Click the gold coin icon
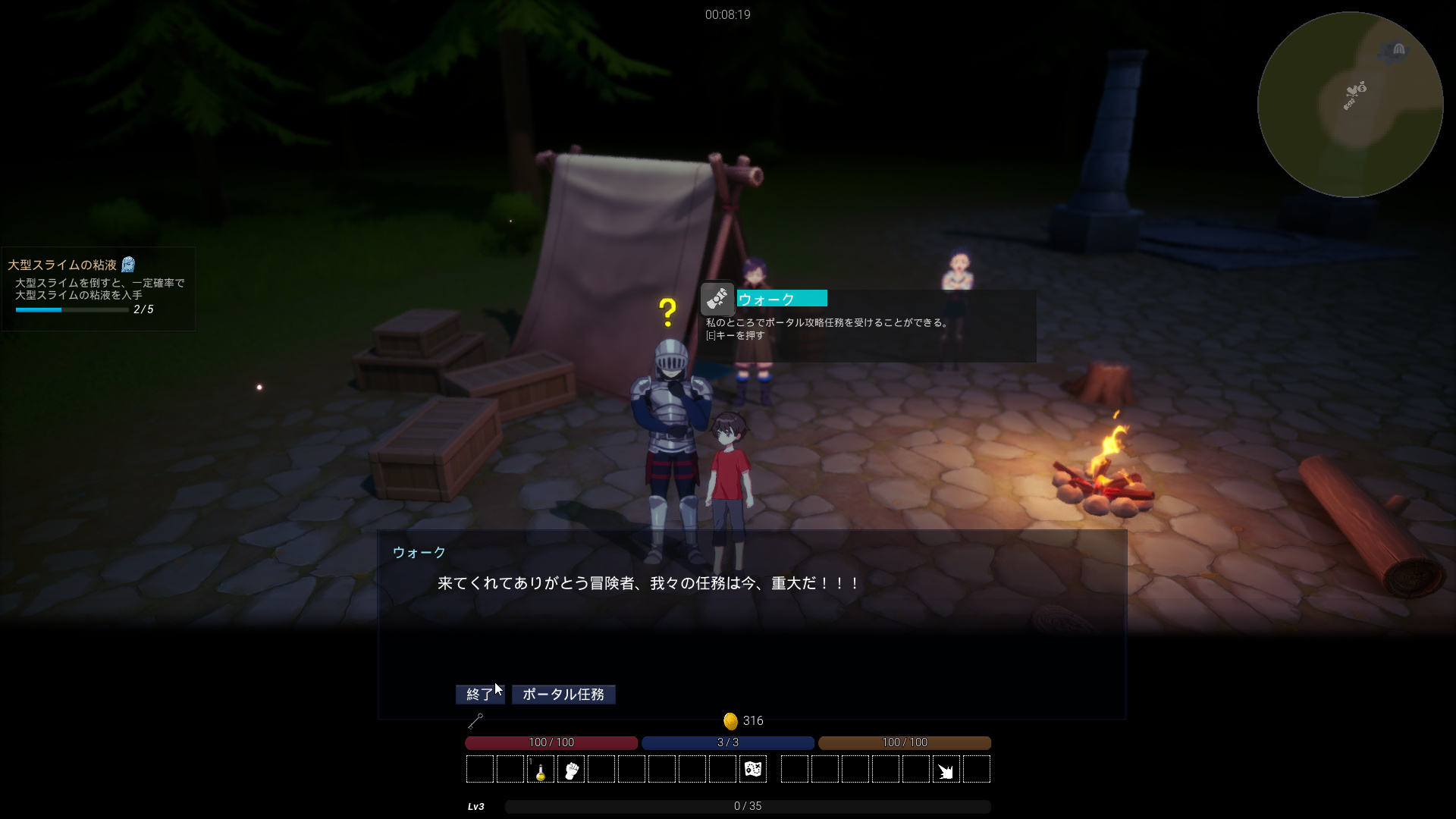This screenshot has width=1456, height=819. coord(730,721)
